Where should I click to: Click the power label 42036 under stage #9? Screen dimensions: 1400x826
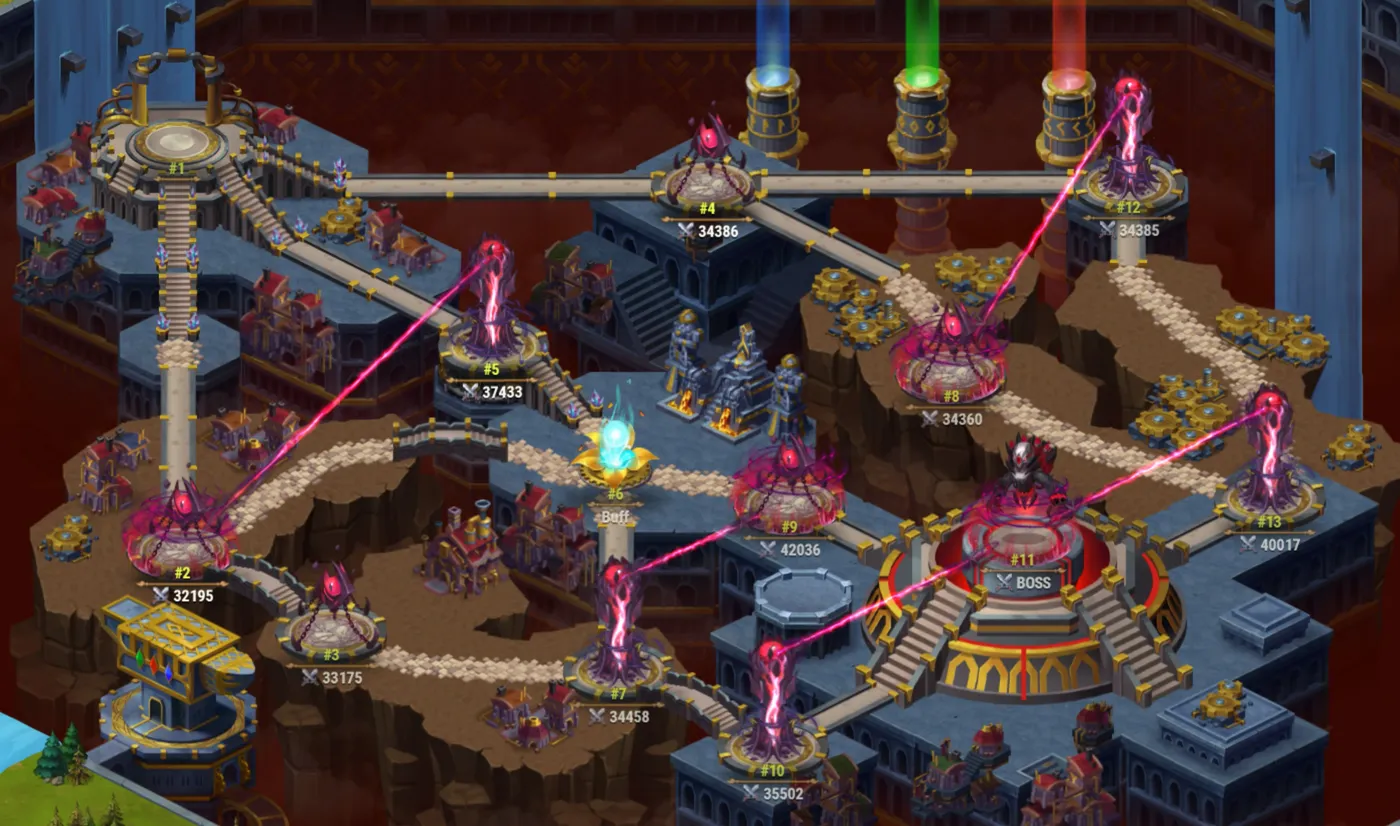coord(798,547)
